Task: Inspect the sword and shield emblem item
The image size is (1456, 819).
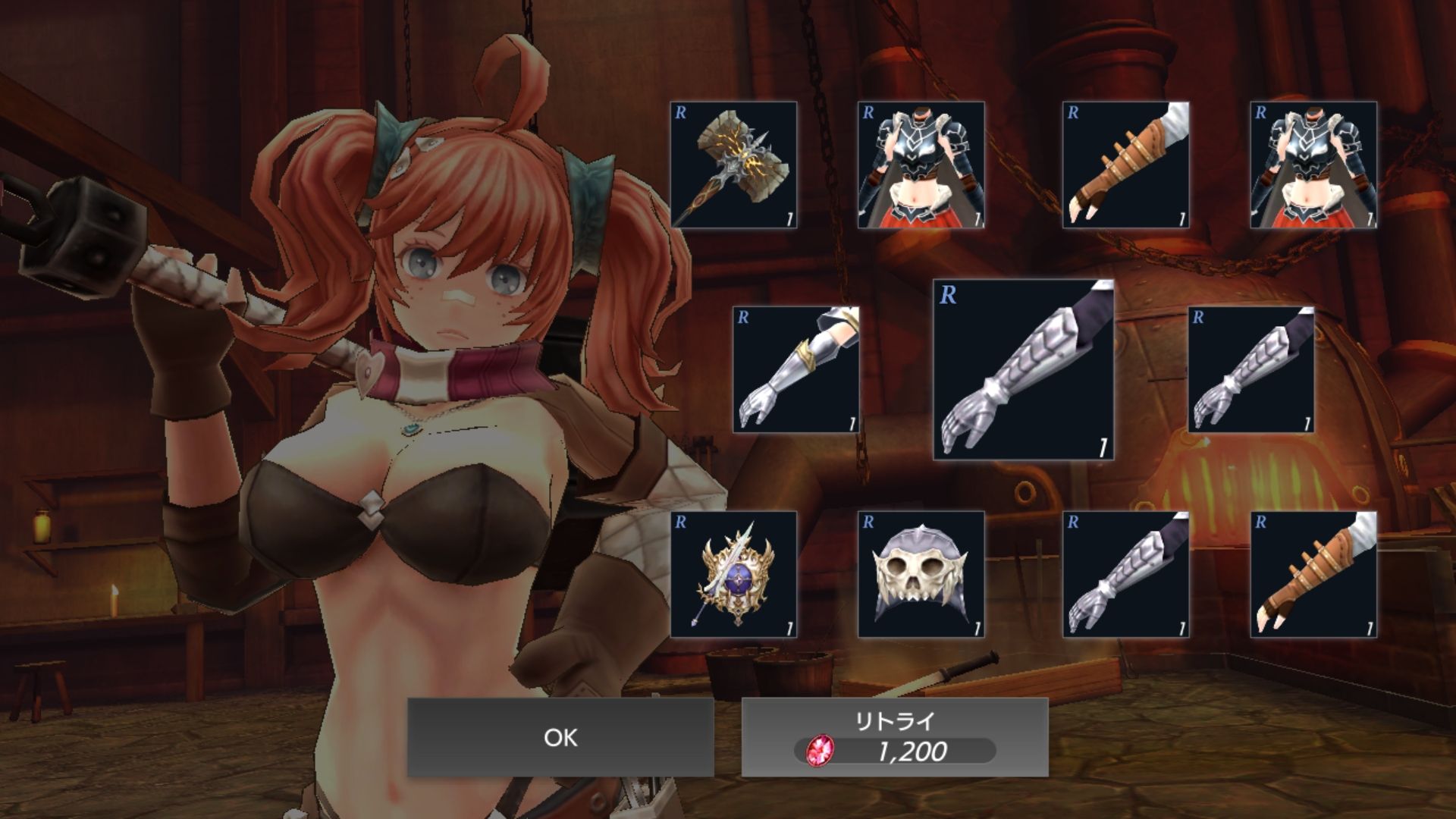Action: click(x=733, y=574)
